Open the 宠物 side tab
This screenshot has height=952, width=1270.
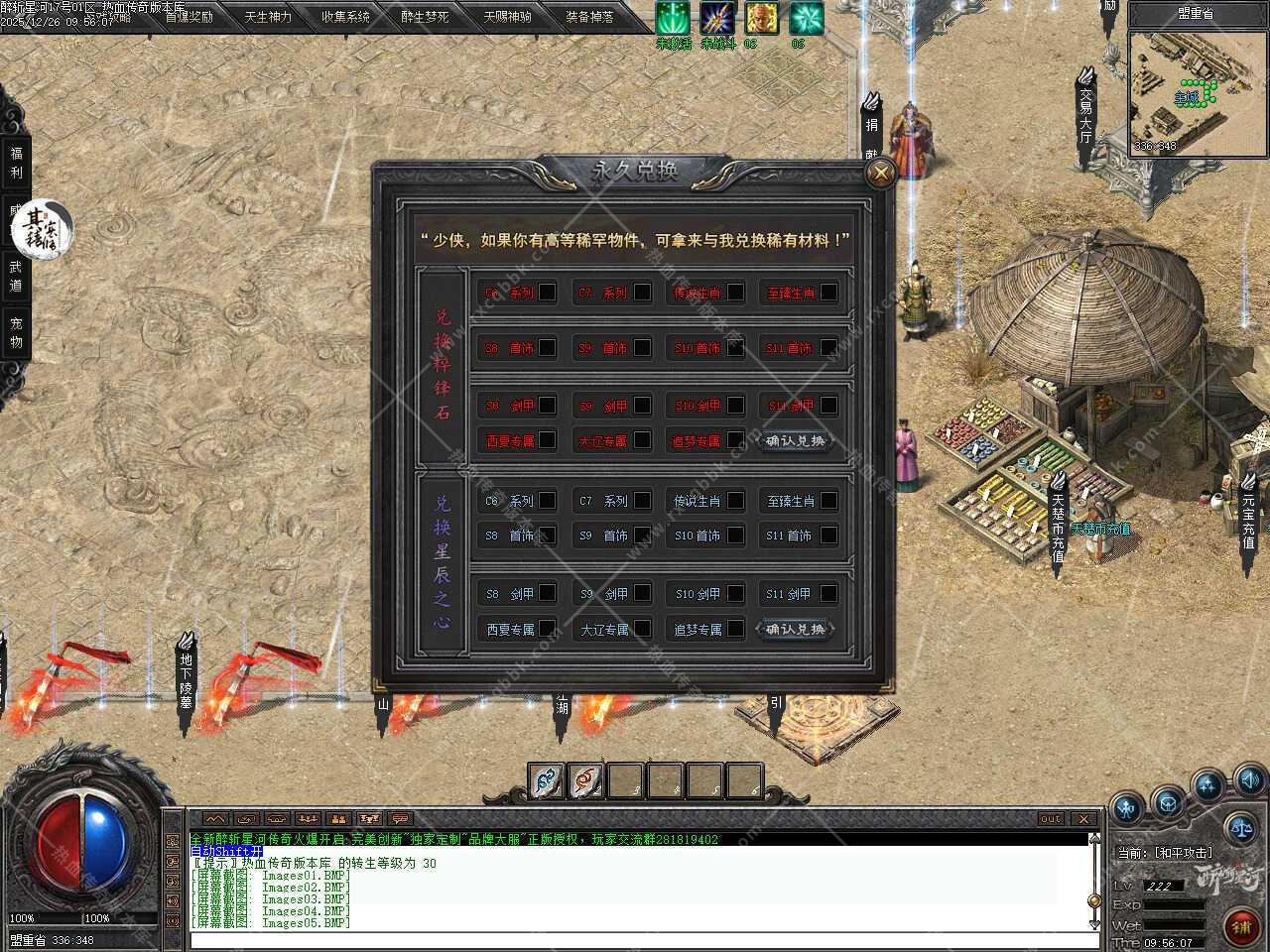pyautogui.click(x=16, y=332)
